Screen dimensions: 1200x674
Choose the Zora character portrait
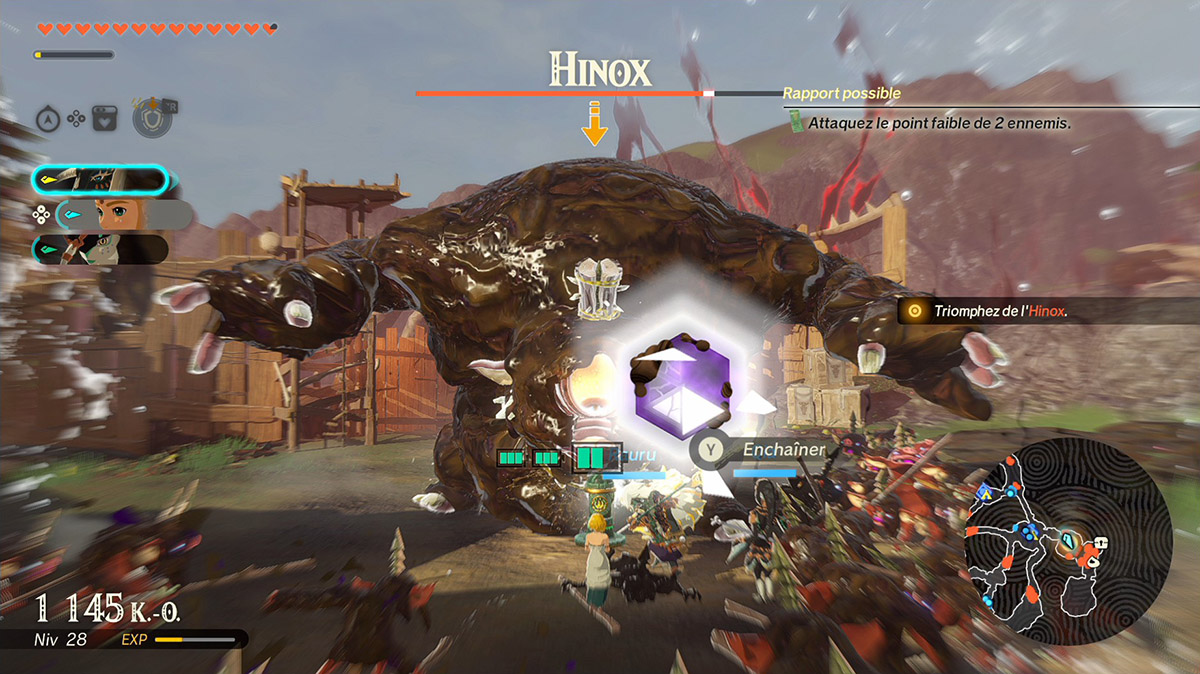[x=100, y=249]
